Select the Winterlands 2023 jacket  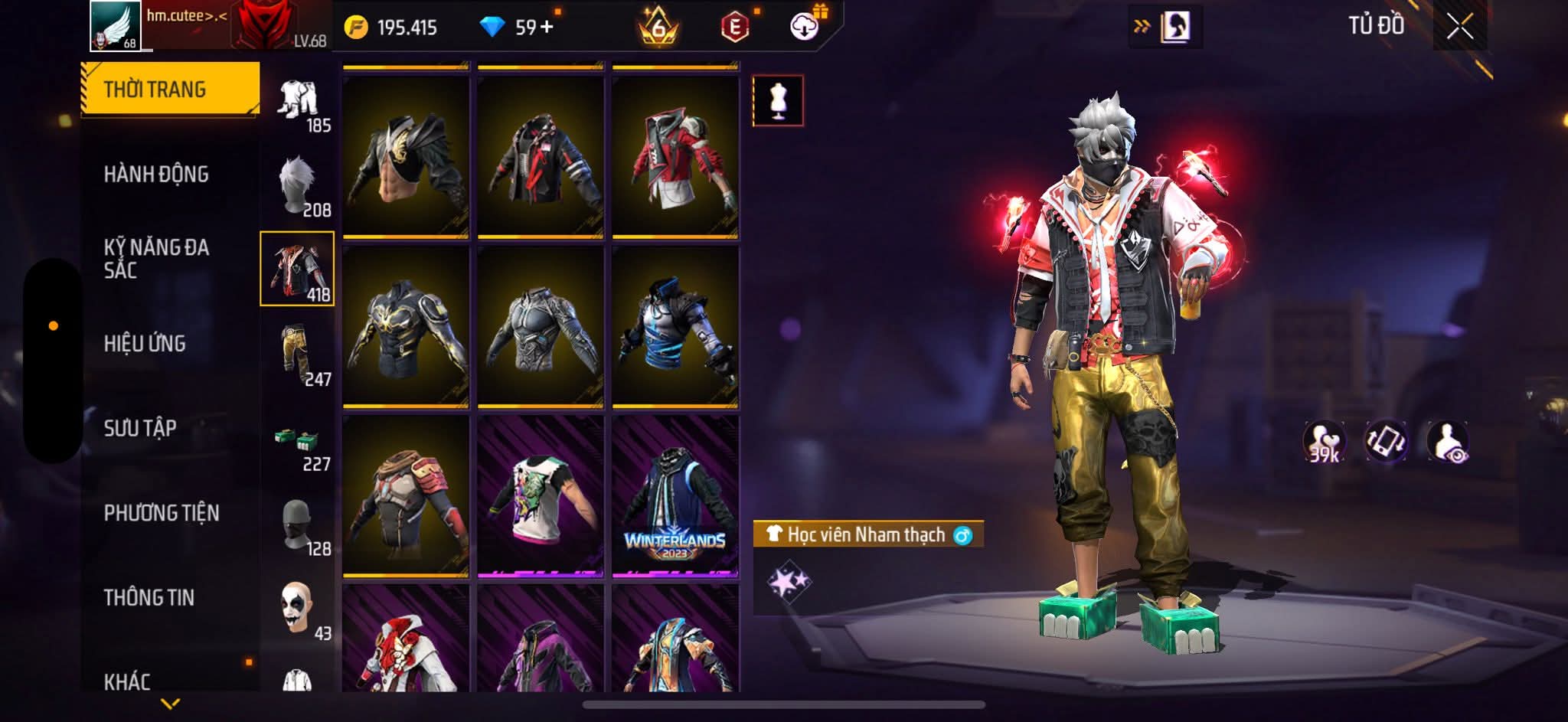(675, 496)
